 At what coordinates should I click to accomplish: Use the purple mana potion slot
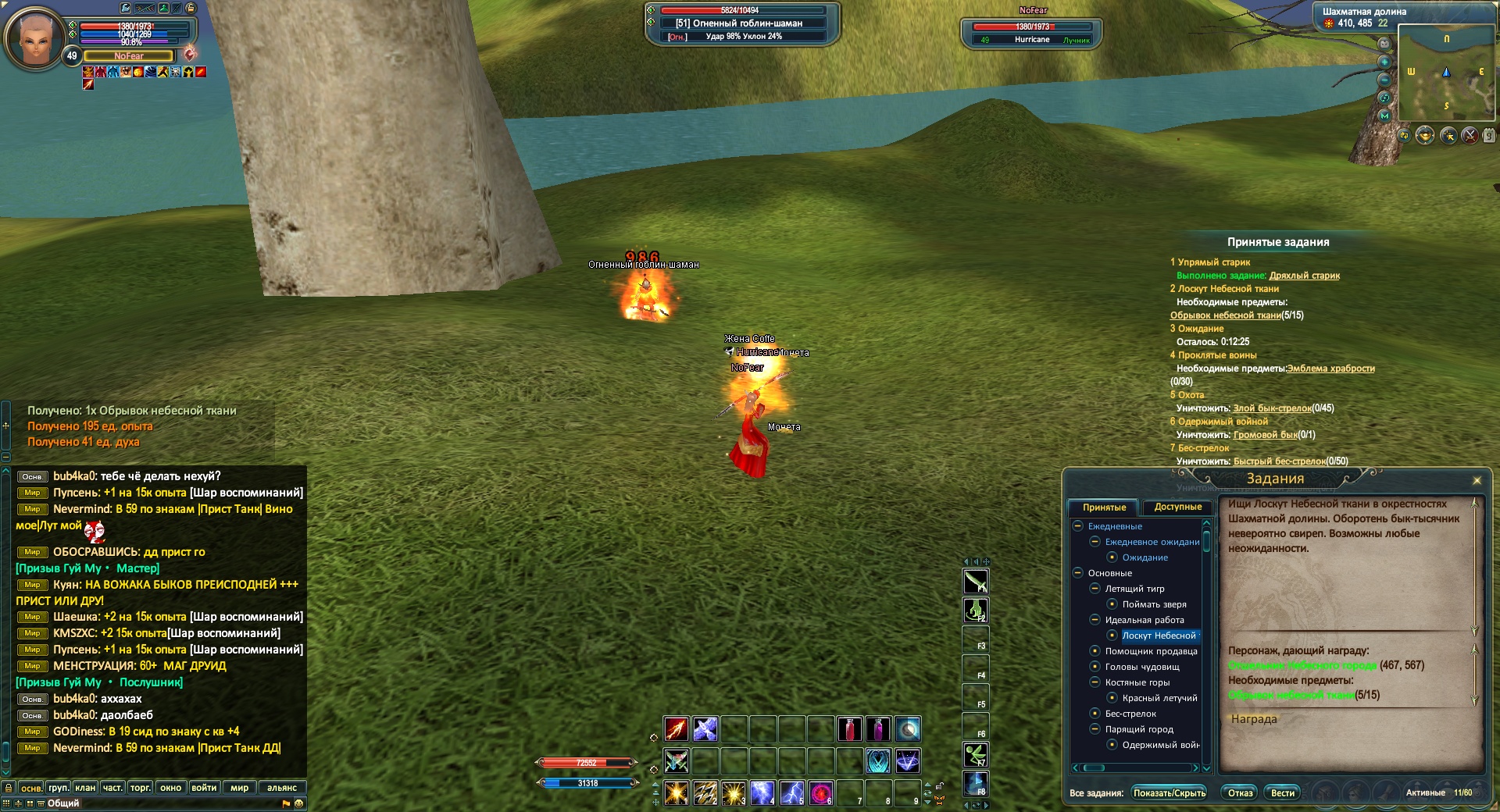879,729
